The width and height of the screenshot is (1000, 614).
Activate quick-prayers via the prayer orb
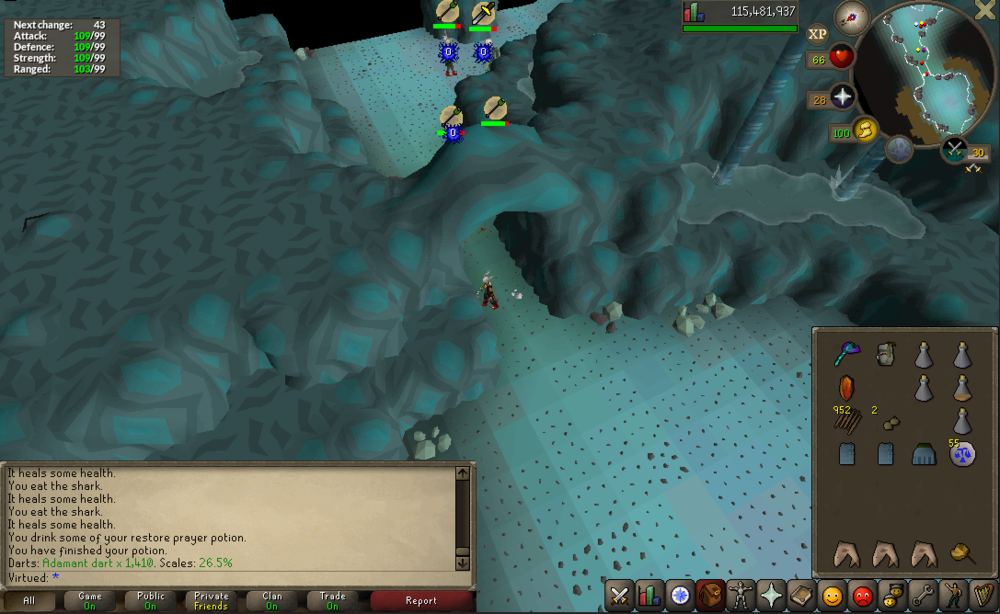coord(842,97)
